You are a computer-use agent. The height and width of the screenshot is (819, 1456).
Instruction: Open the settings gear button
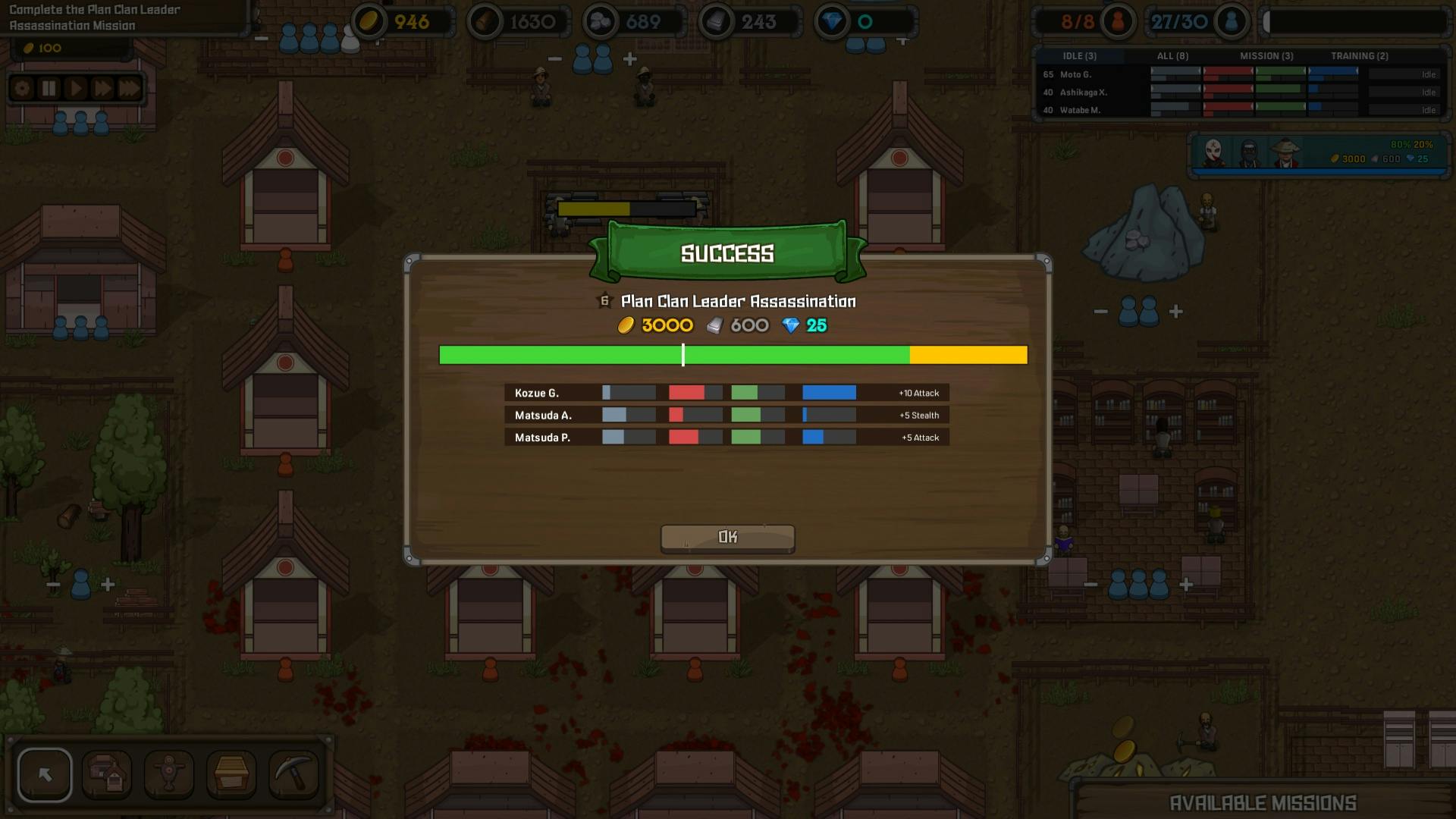coord(22,87)
